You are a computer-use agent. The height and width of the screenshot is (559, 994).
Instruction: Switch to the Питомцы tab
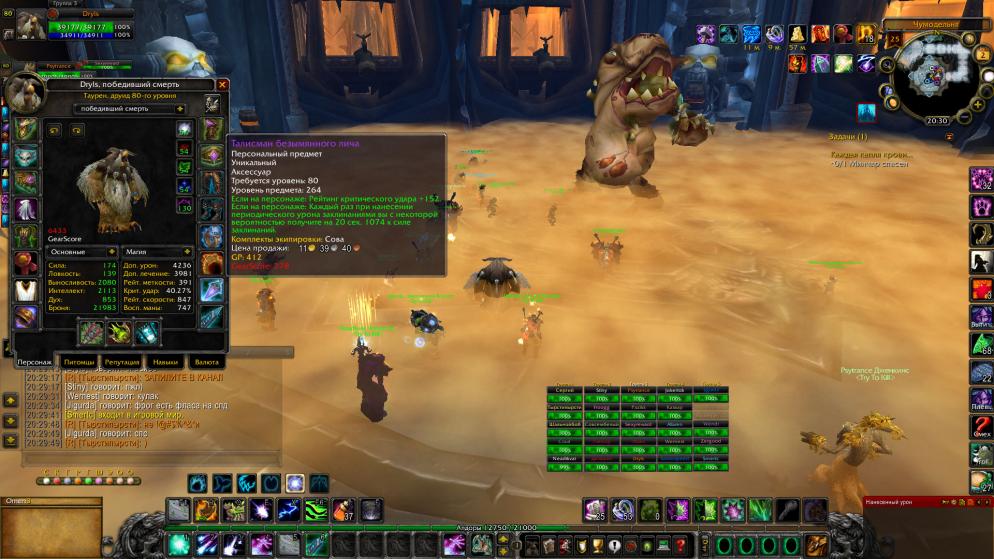[77, 361]
